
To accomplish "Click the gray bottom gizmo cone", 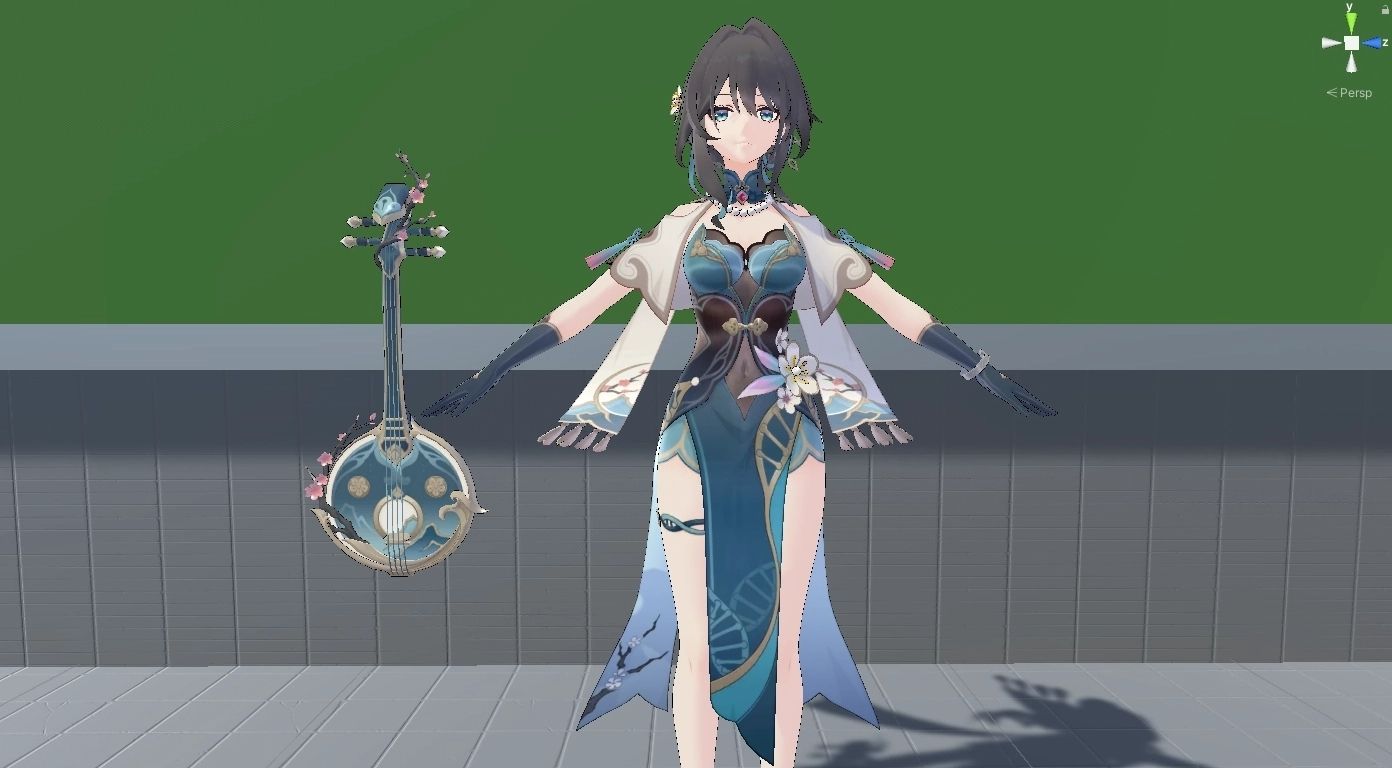I will click(1351, 63).
